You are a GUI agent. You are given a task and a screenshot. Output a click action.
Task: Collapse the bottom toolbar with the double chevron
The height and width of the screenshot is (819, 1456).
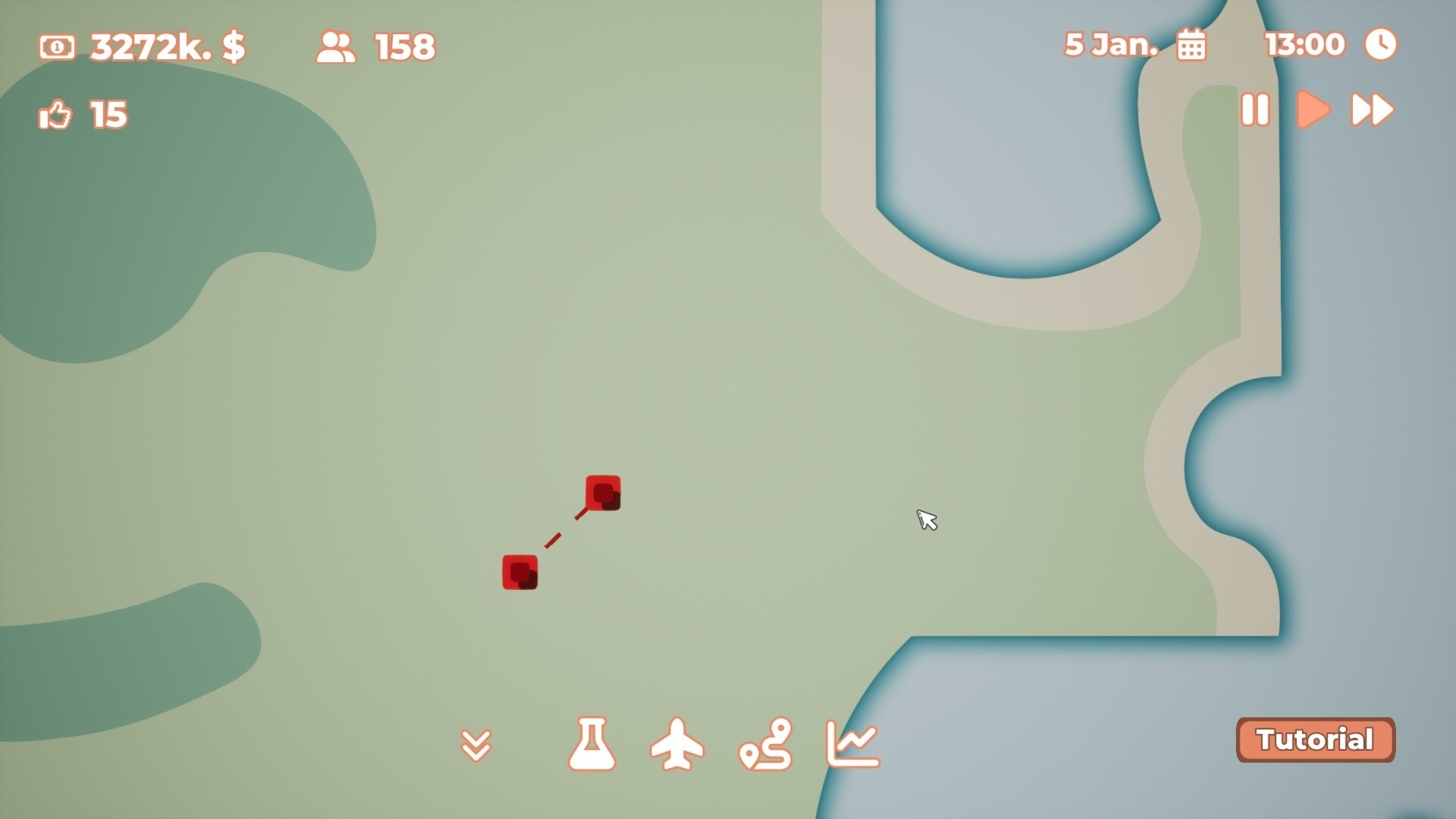coord(477,747)
